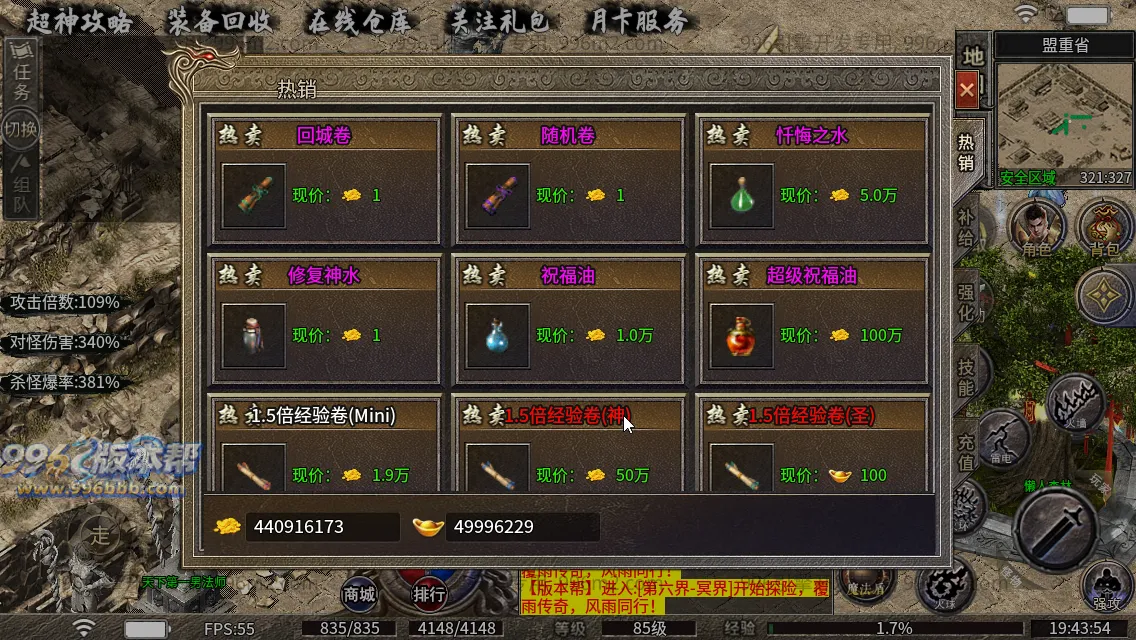The width and height of the screenshot is (1136, 640).
Task: Click the minimap of 盟重省
Action: point(1064,118)
